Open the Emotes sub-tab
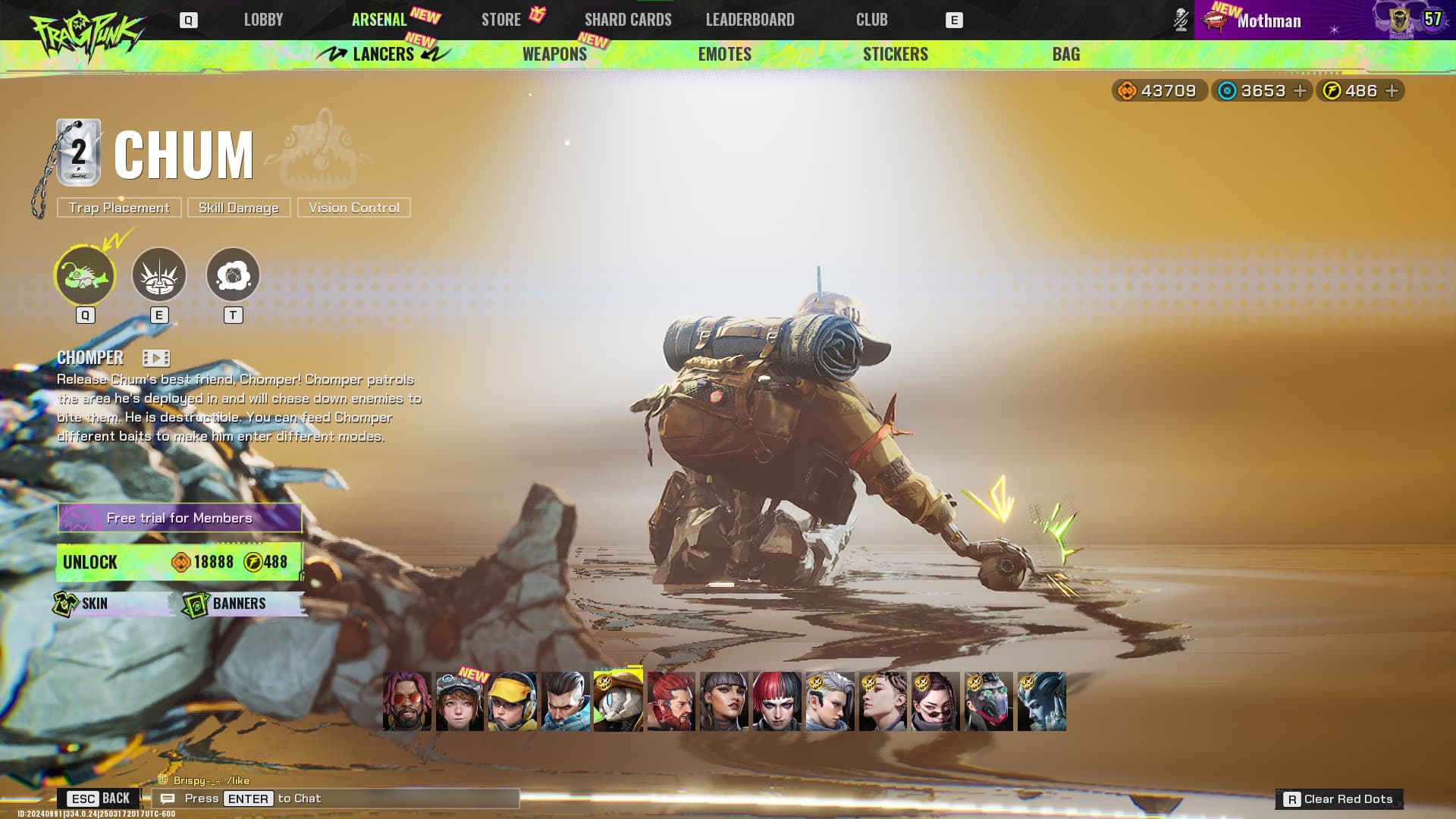Image resolution: width=1456 pixels, height=819 pixels. click(x=724, y=54)
